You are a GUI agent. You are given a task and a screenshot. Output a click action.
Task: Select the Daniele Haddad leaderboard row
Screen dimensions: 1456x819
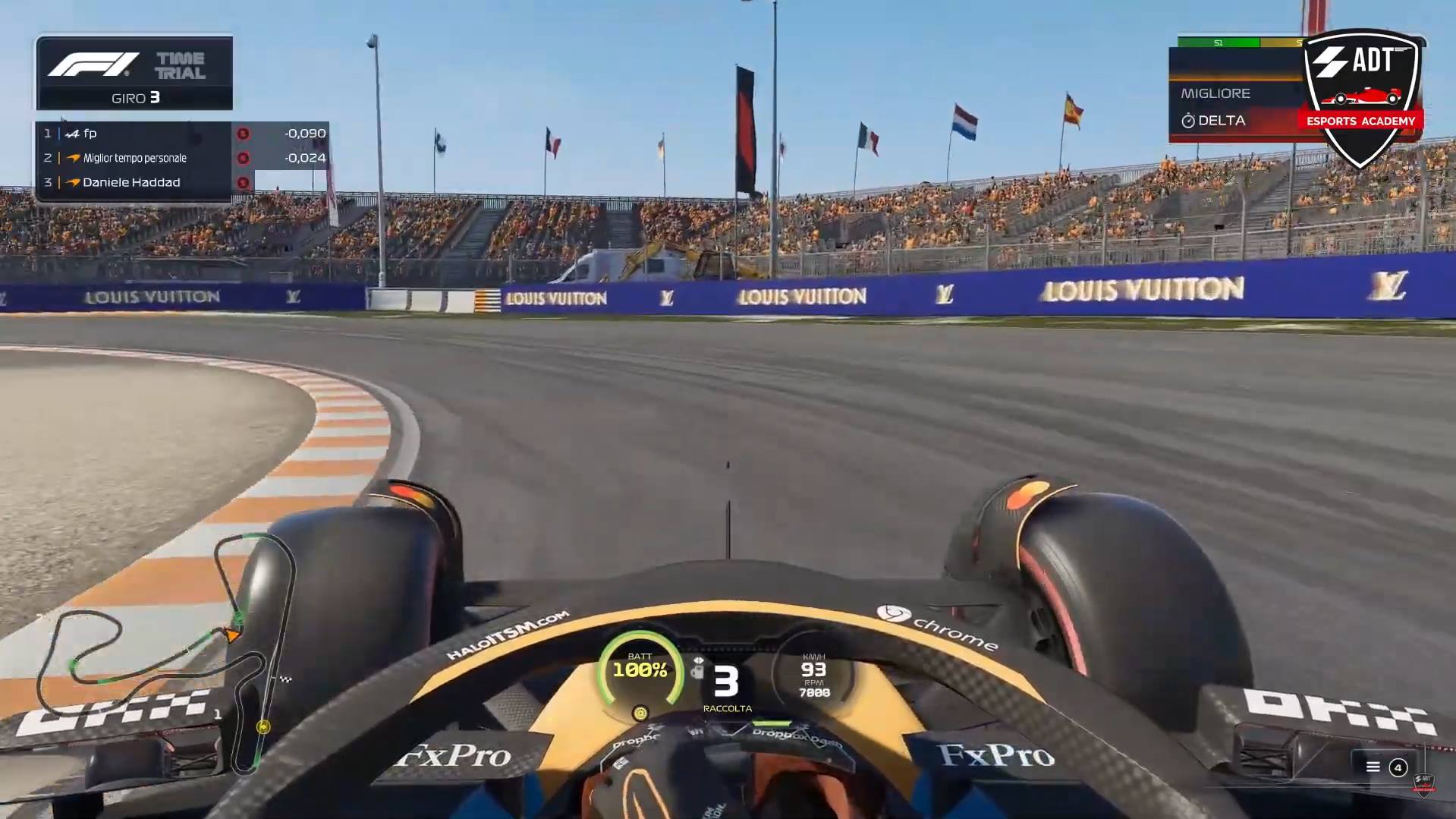click(x=144, y=182)
